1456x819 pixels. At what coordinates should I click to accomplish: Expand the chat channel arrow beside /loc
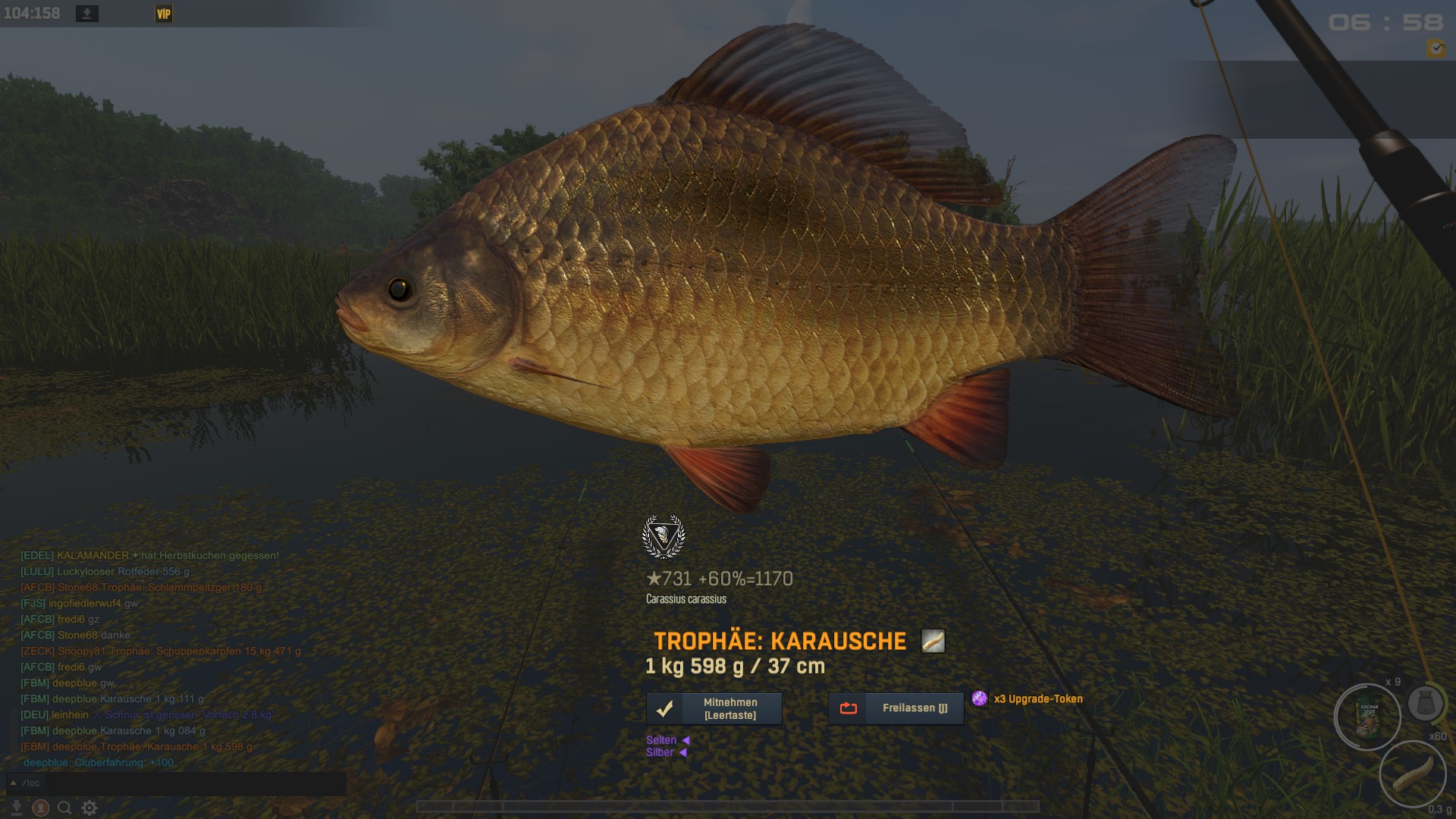point(13,783)
